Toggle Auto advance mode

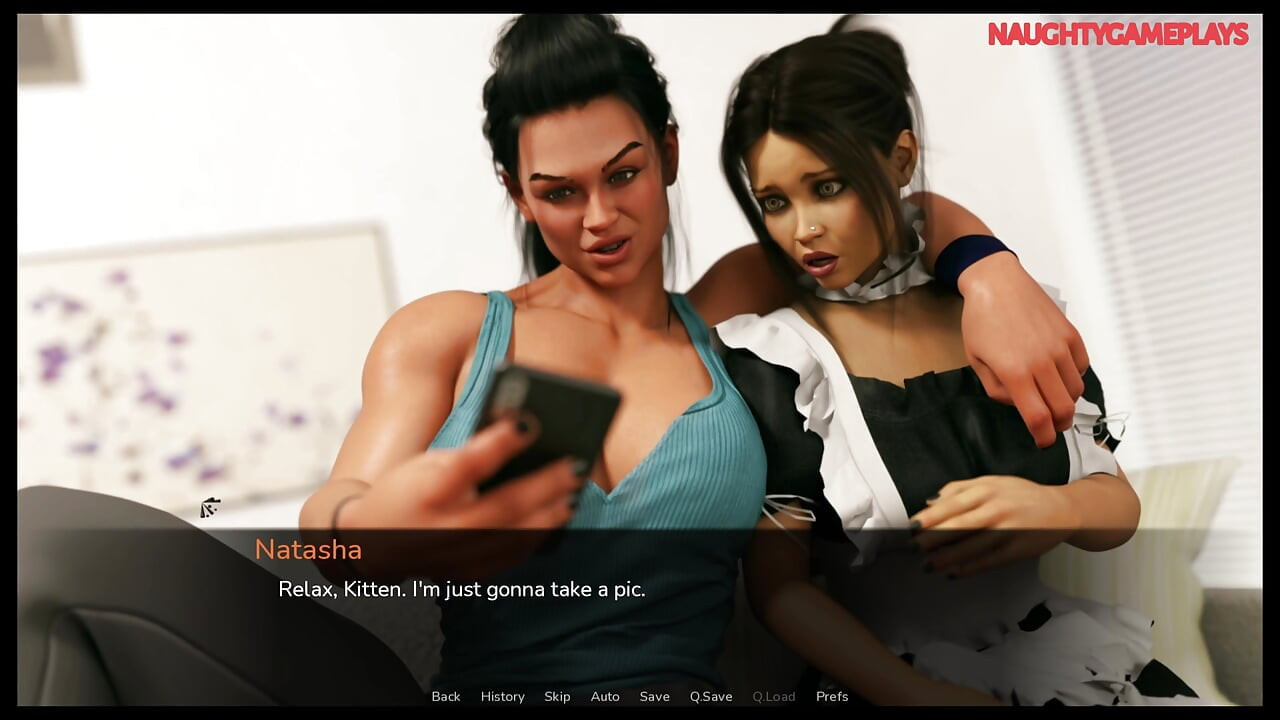tap(605, 696)
